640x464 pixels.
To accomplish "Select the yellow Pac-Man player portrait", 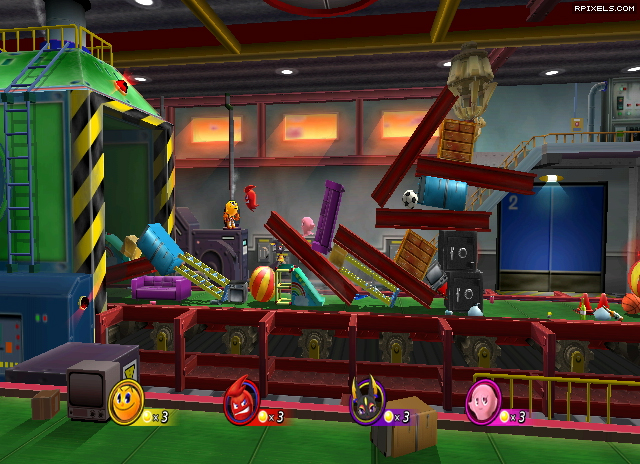I will (x=127, y=400).
